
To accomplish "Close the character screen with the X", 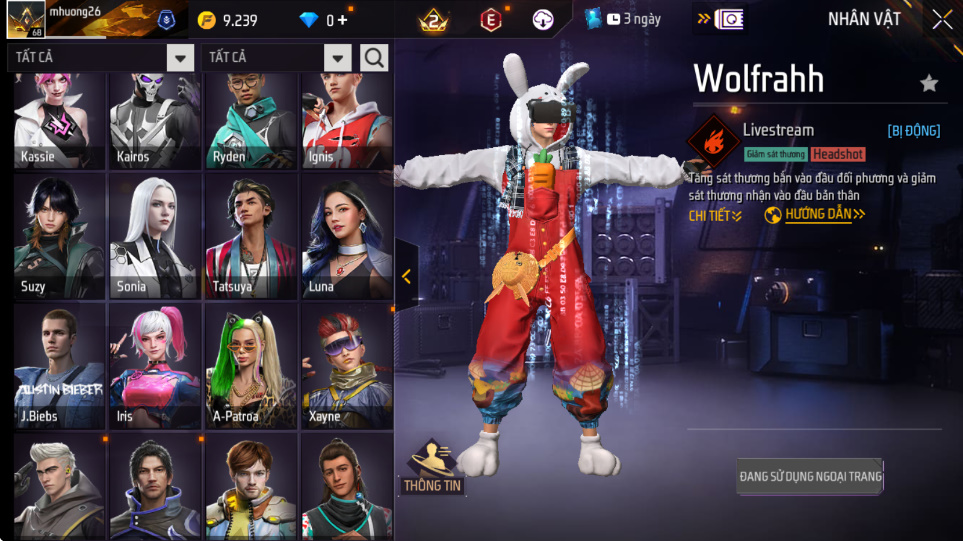I will coord(942,20).
